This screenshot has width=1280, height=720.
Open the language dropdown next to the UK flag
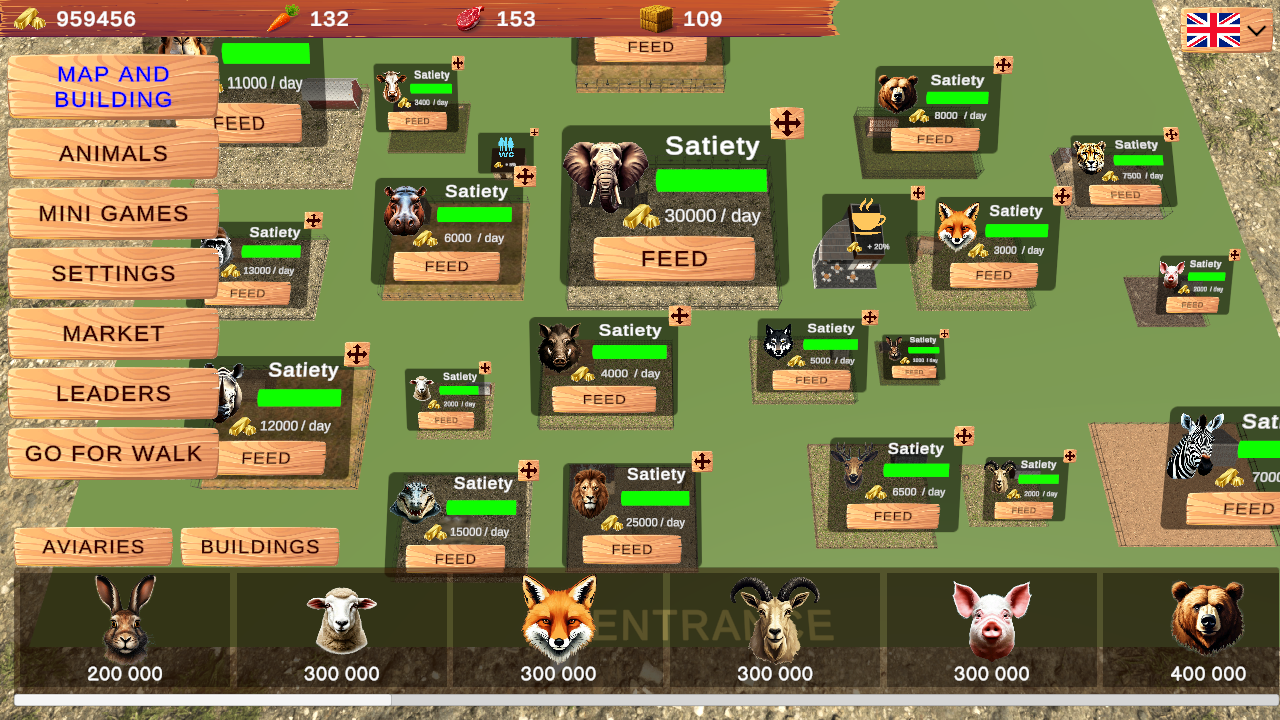coord(1256,30)
